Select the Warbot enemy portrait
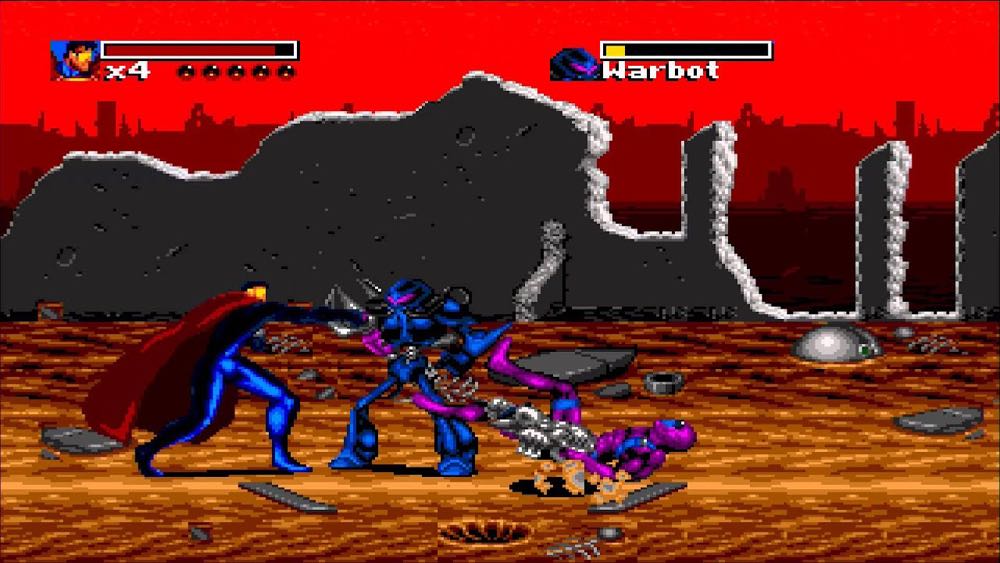This screenshot has height=563, width=1000. click(573, 64)
